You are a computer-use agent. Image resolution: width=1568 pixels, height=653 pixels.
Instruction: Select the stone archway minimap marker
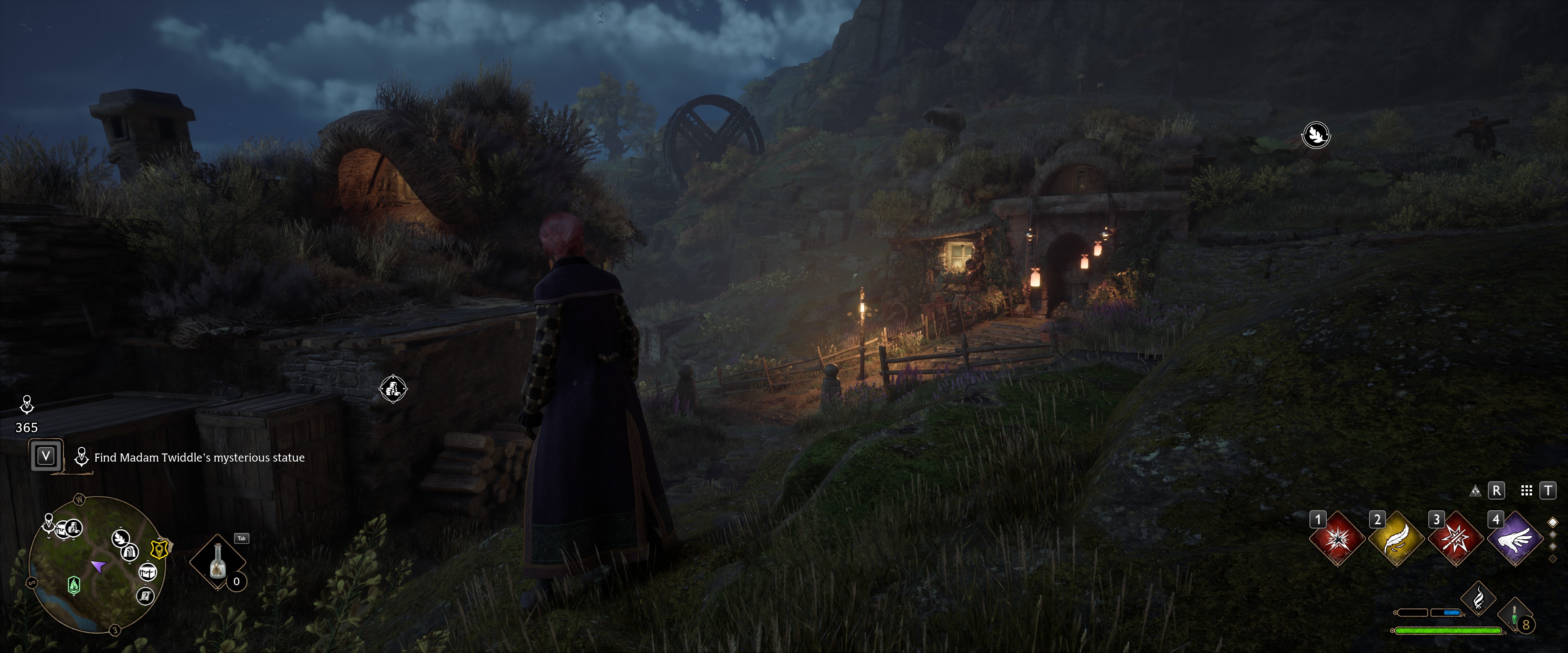[130, 553]
